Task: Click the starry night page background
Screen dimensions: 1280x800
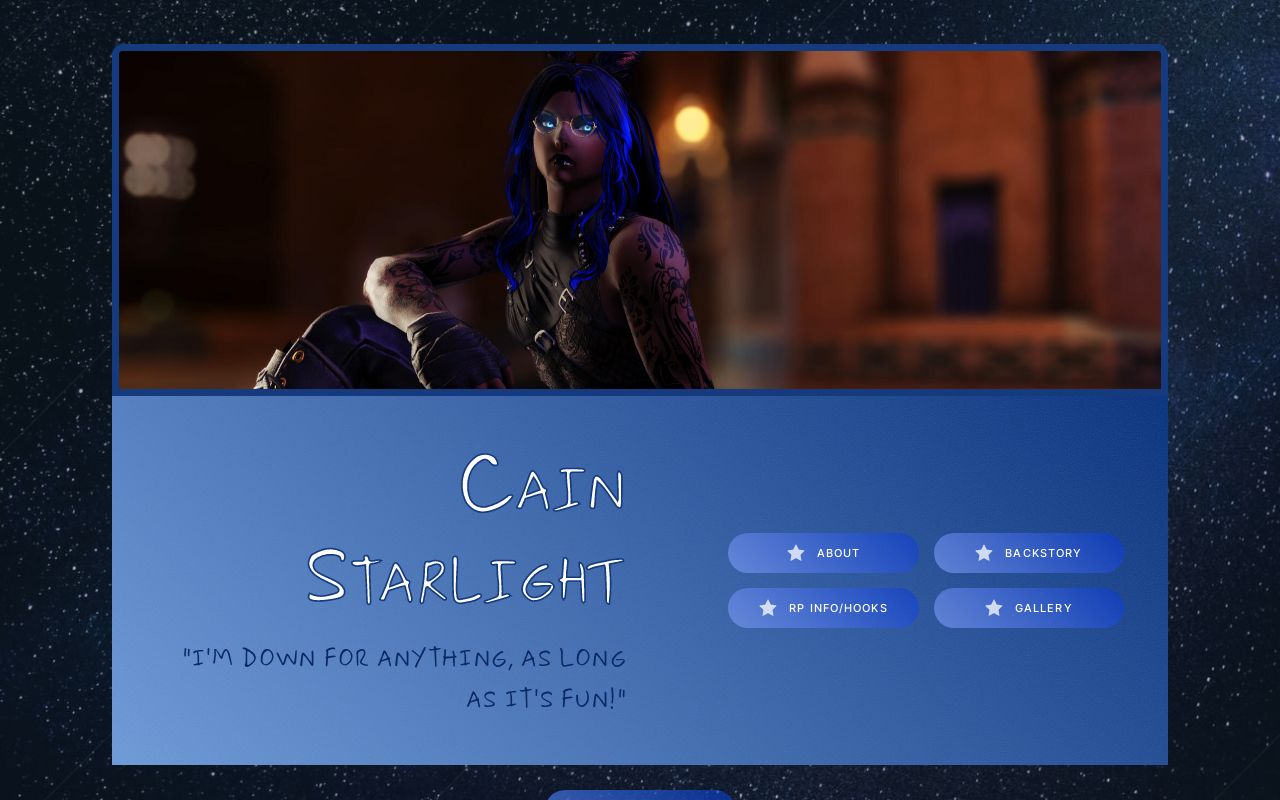Action: pos(55,400)
